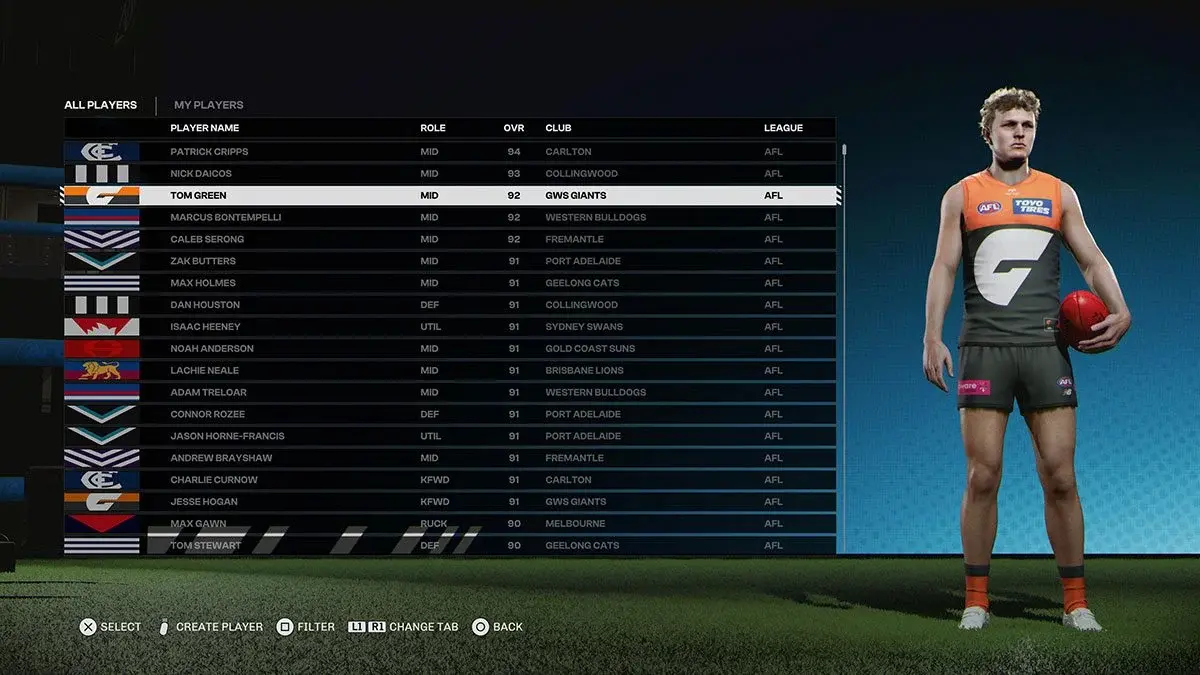
Task: Select the highlighted Tom Green row
Action: point(198,196)
